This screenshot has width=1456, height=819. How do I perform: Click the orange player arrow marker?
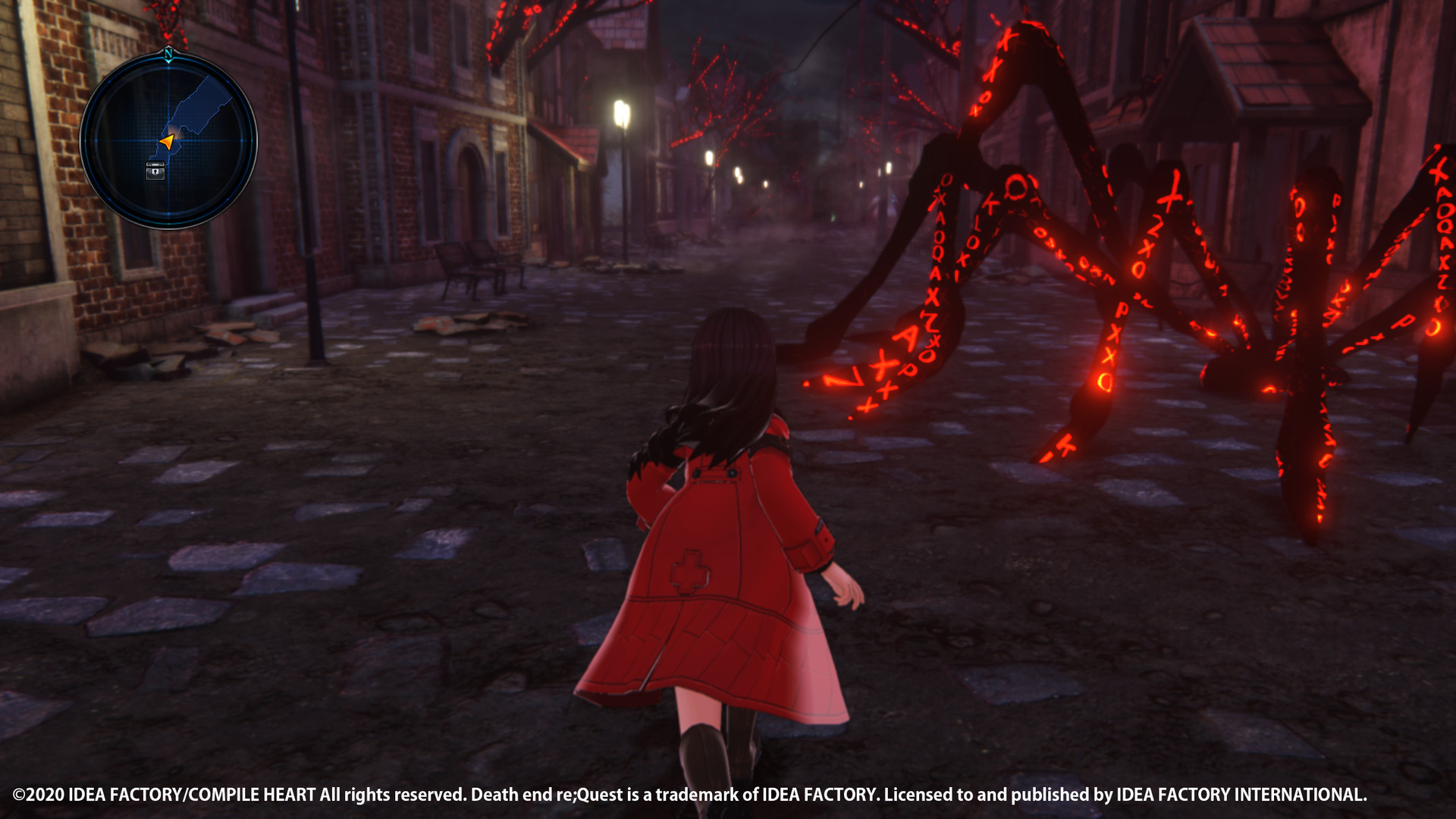(168, 142)
